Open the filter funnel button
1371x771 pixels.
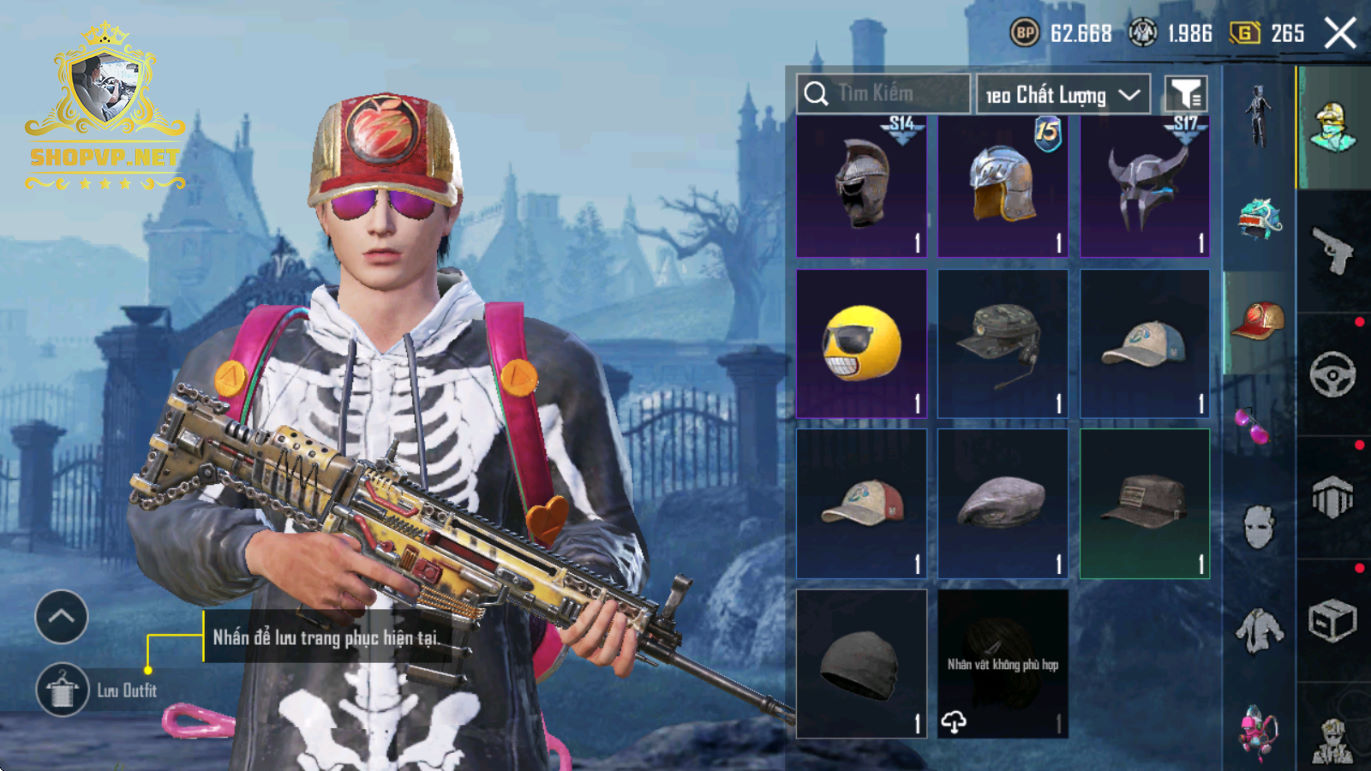tap(1185, 94)
